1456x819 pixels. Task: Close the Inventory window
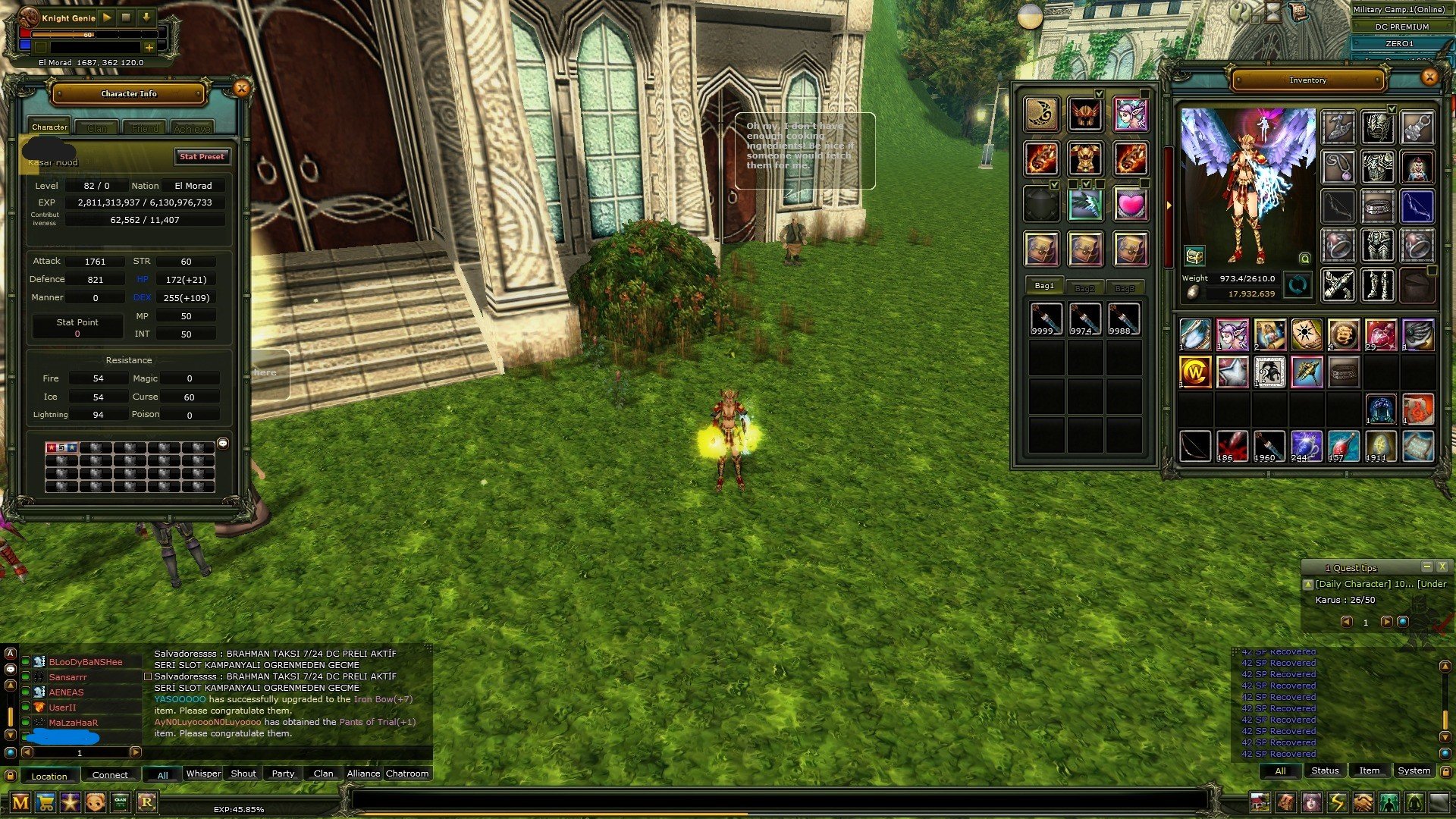pos(1429,77)
